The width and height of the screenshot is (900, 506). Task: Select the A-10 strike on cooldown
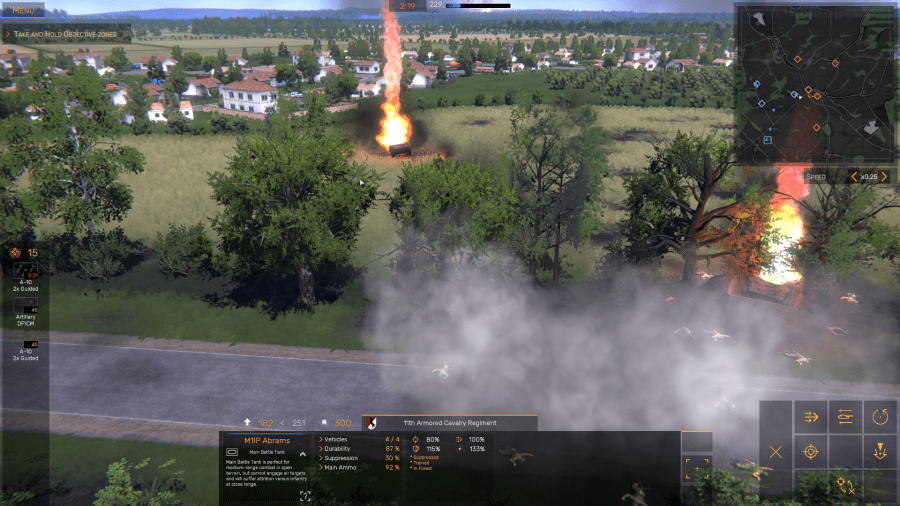point(26,271)
